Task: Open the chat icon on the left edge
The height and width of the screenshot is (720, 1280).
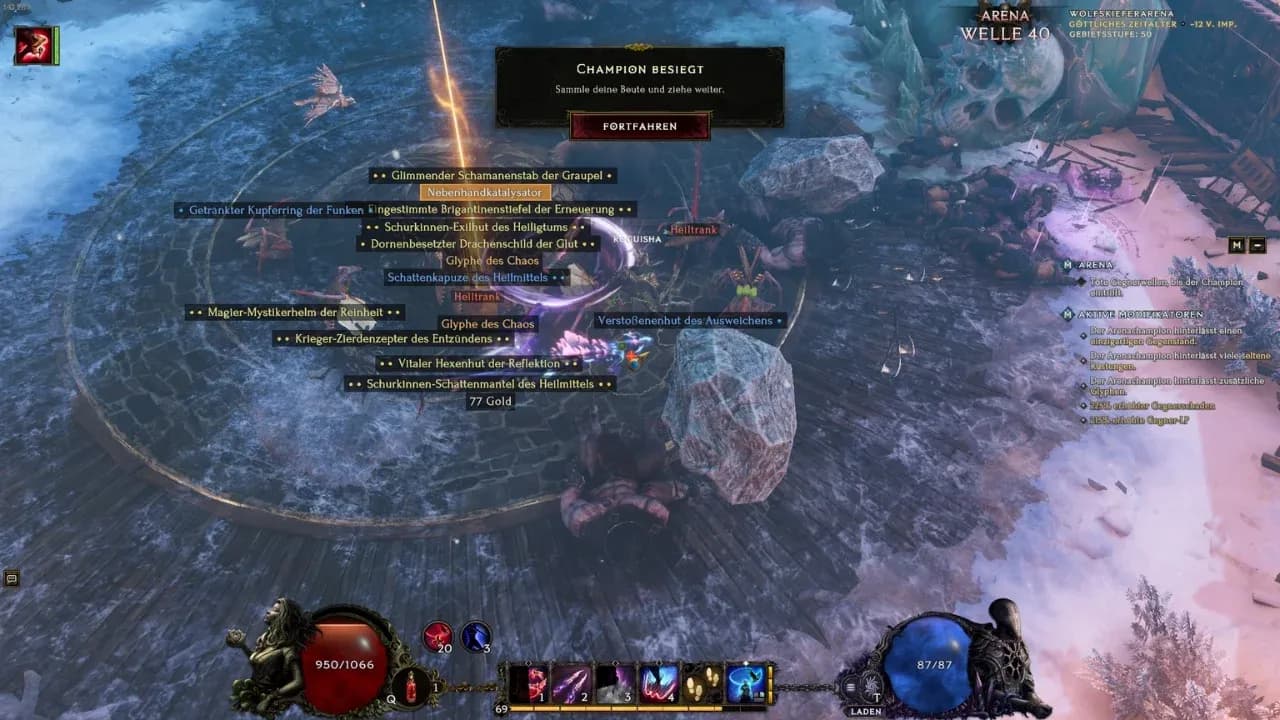Action: pos(12,578)
